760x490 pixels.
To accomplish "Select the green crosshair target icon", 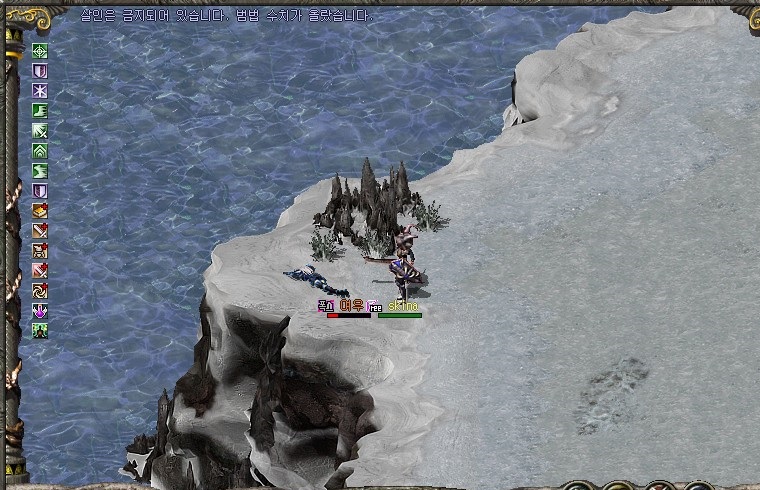I will 40,51.
